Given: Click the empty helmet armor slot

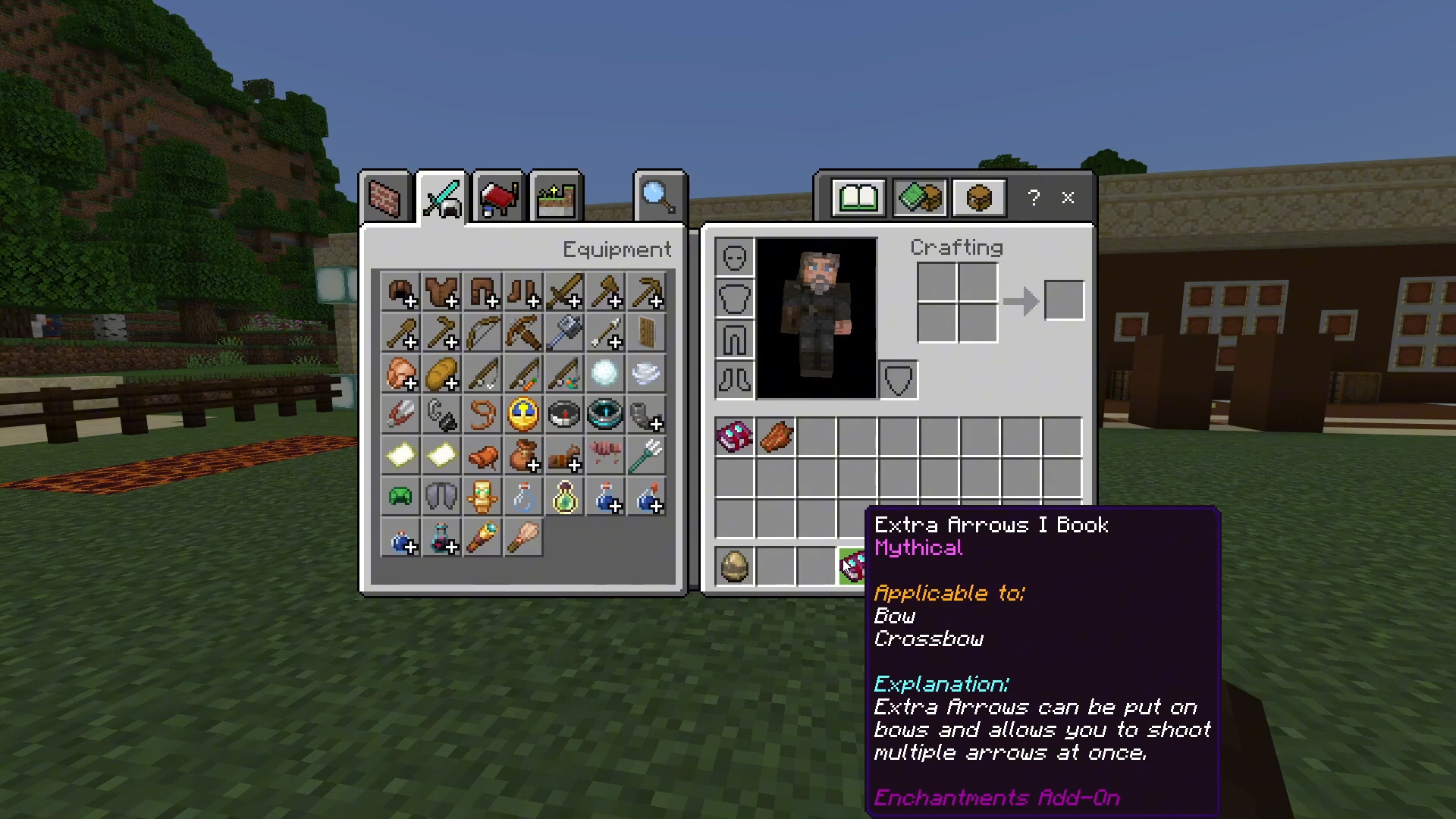Looking at the screenshot, I should point(734,258).
